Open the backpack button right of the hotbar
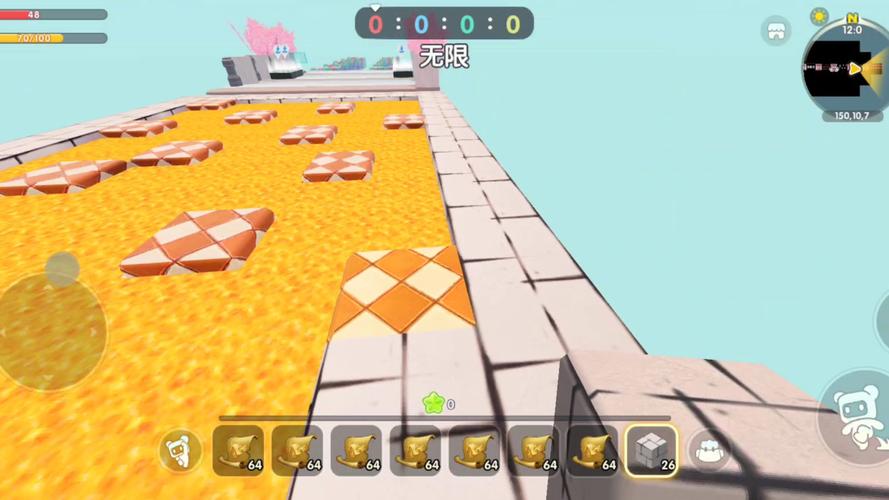The height and width of the screenshot is (500, 889). point(709,451)
